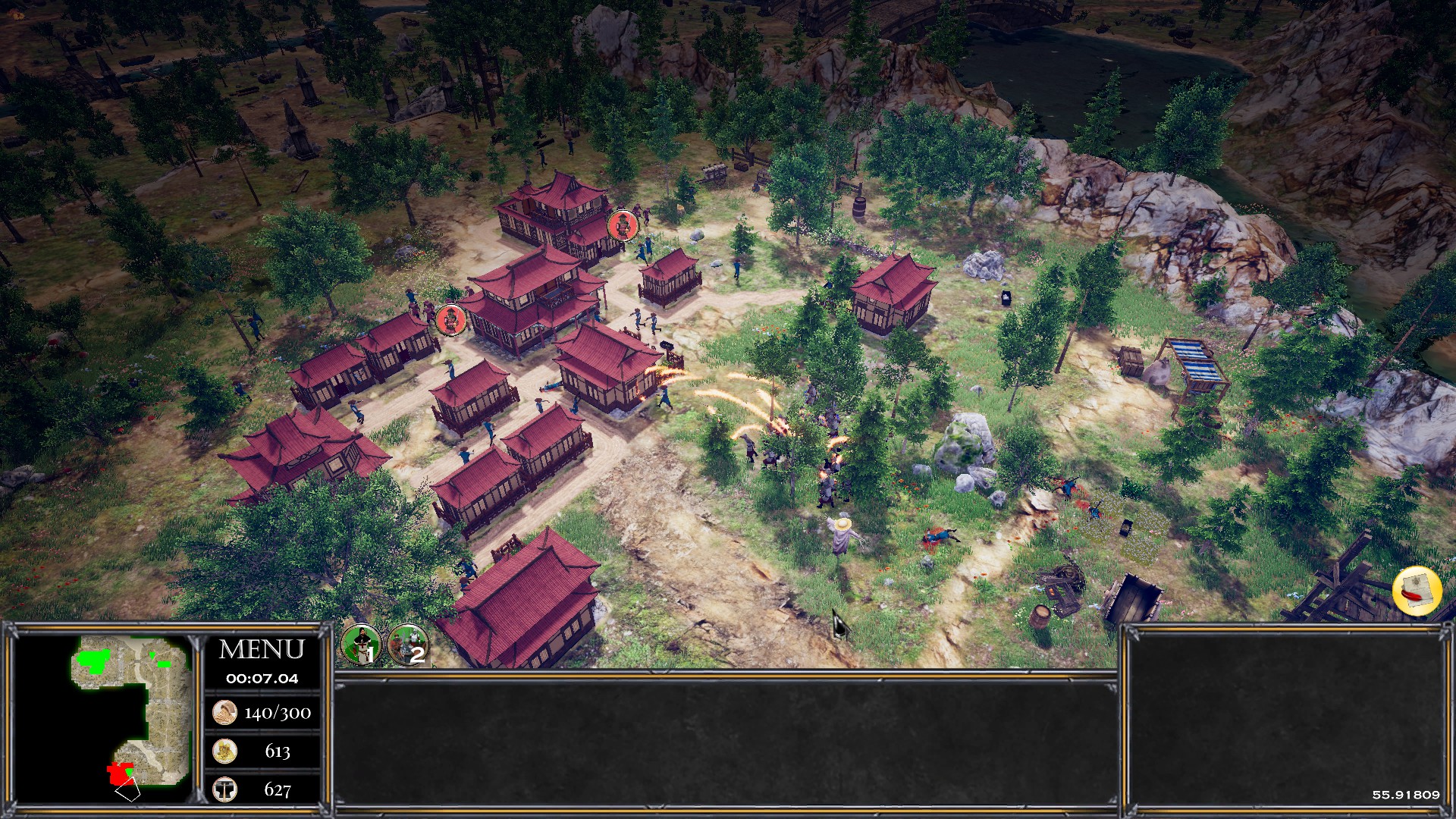Select control group 2 soldiers portrait
The height and width of the screenshot is (819, 1456).
[408, 643]
